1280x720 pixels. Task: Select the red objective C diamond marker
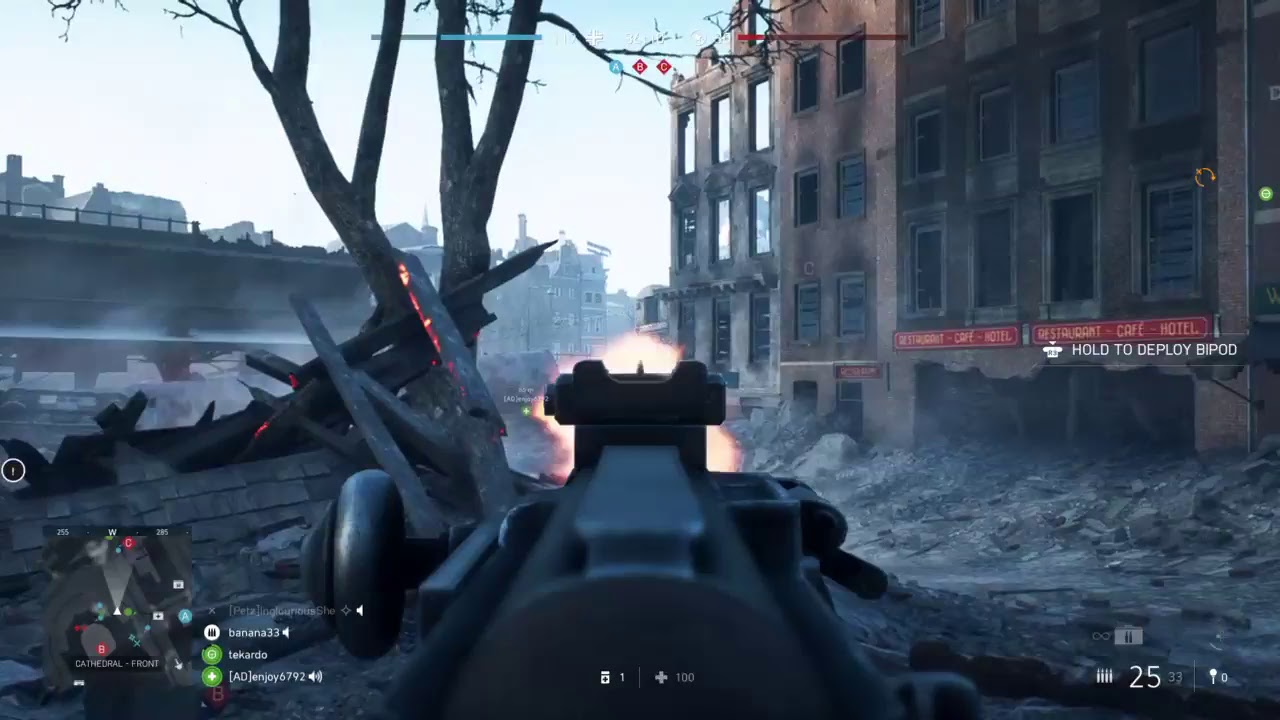pos(663,68)
